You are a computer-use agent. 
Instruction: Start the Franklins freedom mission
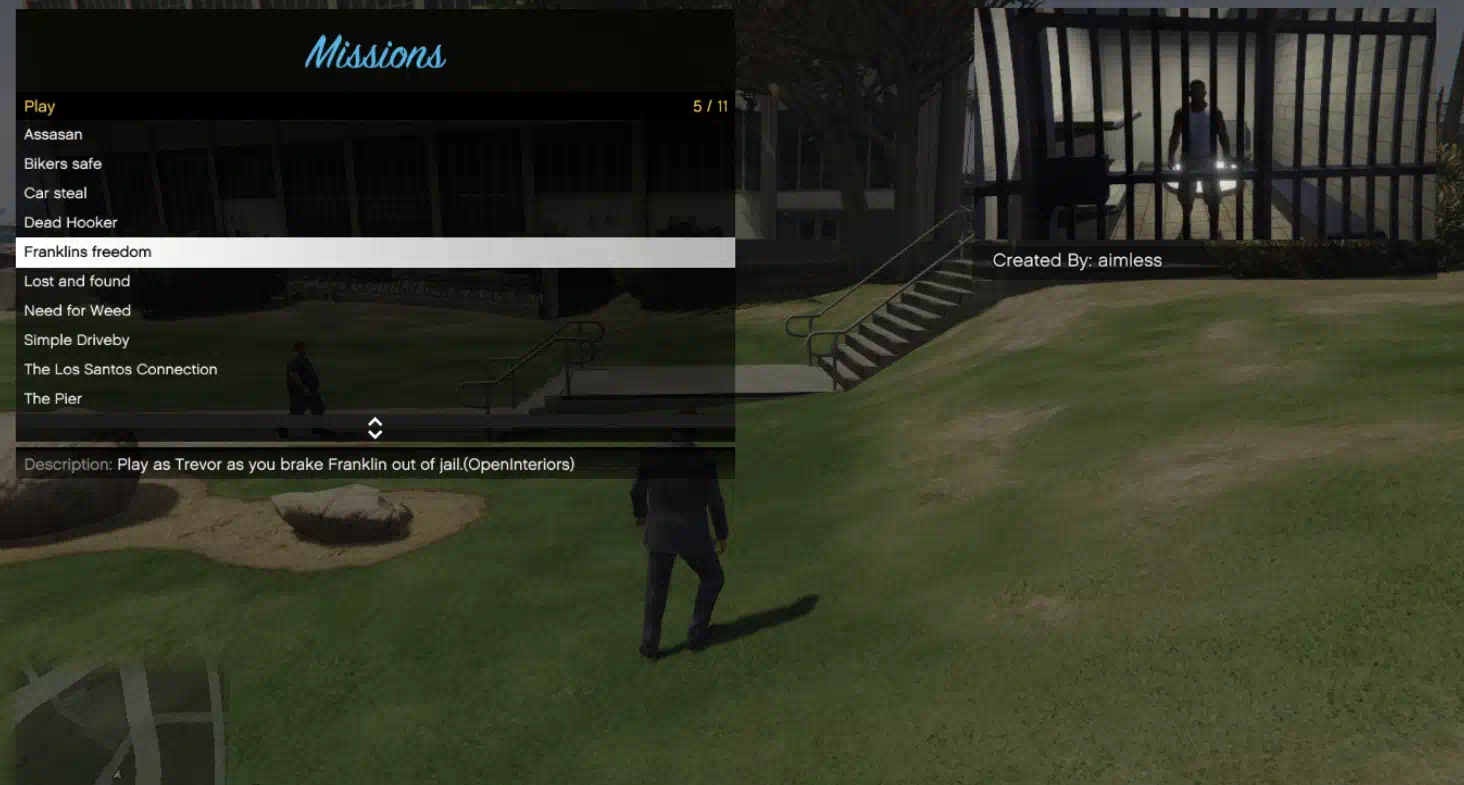pyautogui.click(x=88, y=252)
